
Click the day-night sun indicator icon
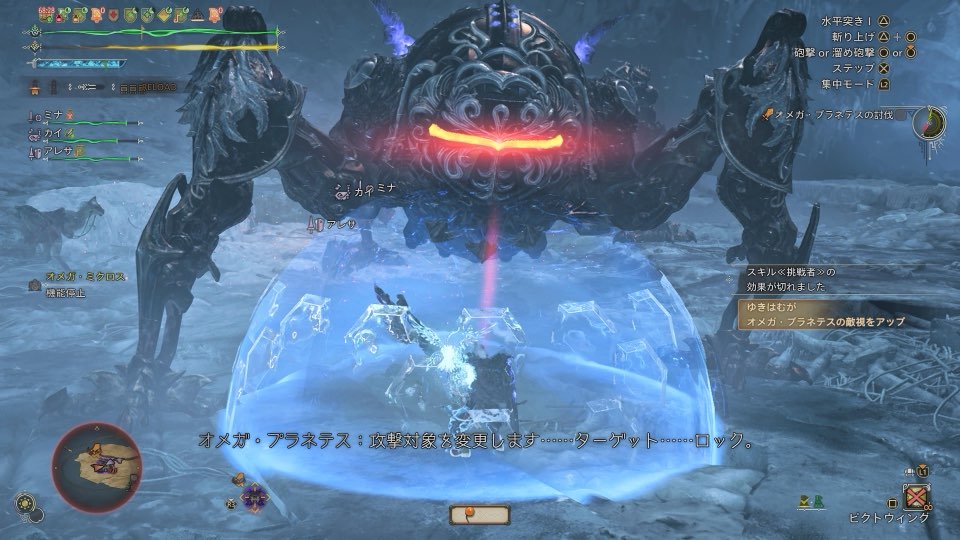click(x=22, y=502)
